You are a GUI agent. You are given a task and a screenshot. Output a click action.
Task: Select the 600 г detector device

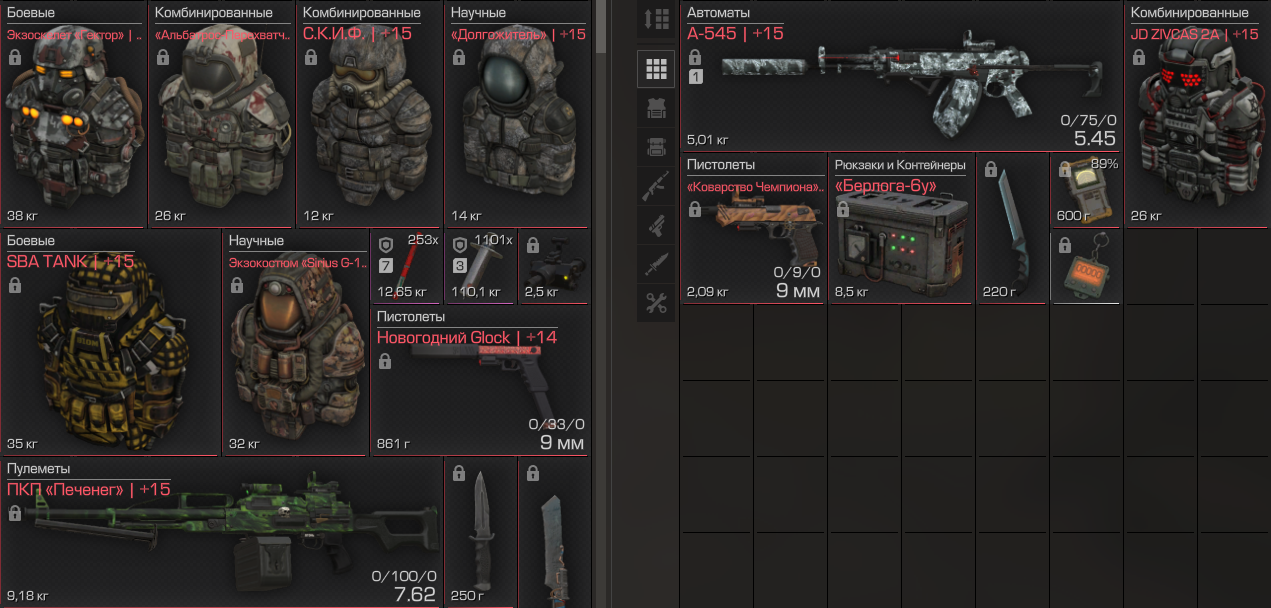point(1086,189)
